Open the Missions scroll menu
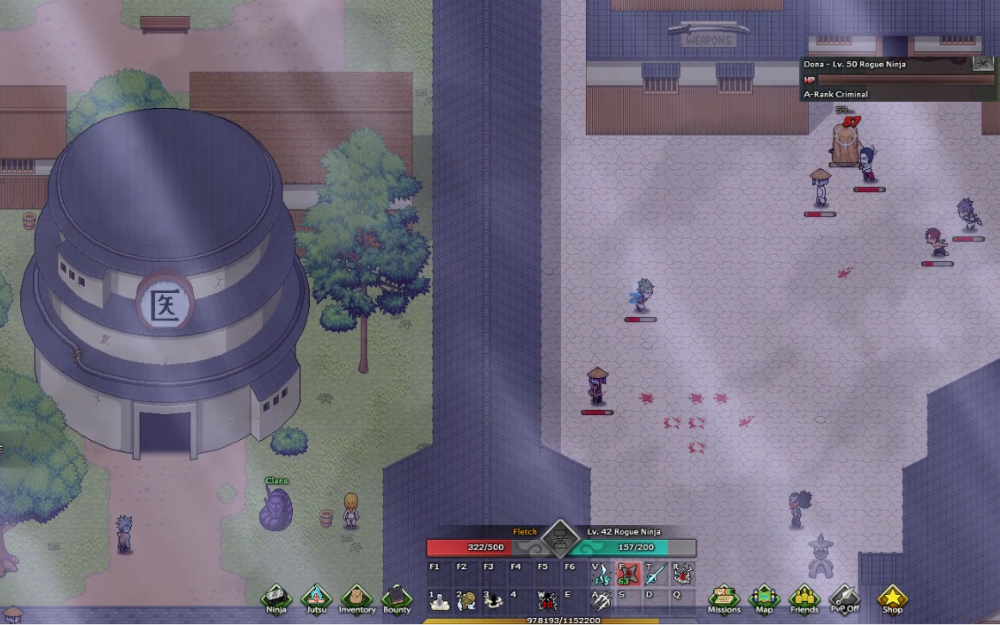The width and height of the screenshot is (1000, 625). 724,598
